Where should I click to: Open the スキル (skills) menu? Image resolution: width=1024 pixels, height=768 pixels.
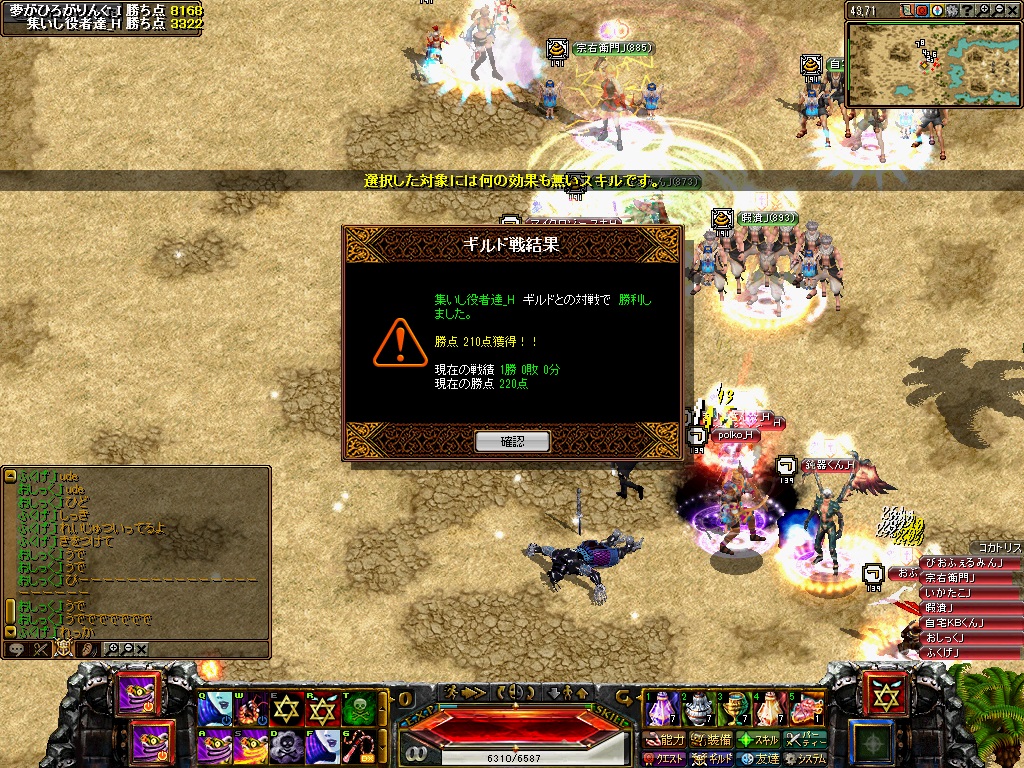(x=758, y=740)
